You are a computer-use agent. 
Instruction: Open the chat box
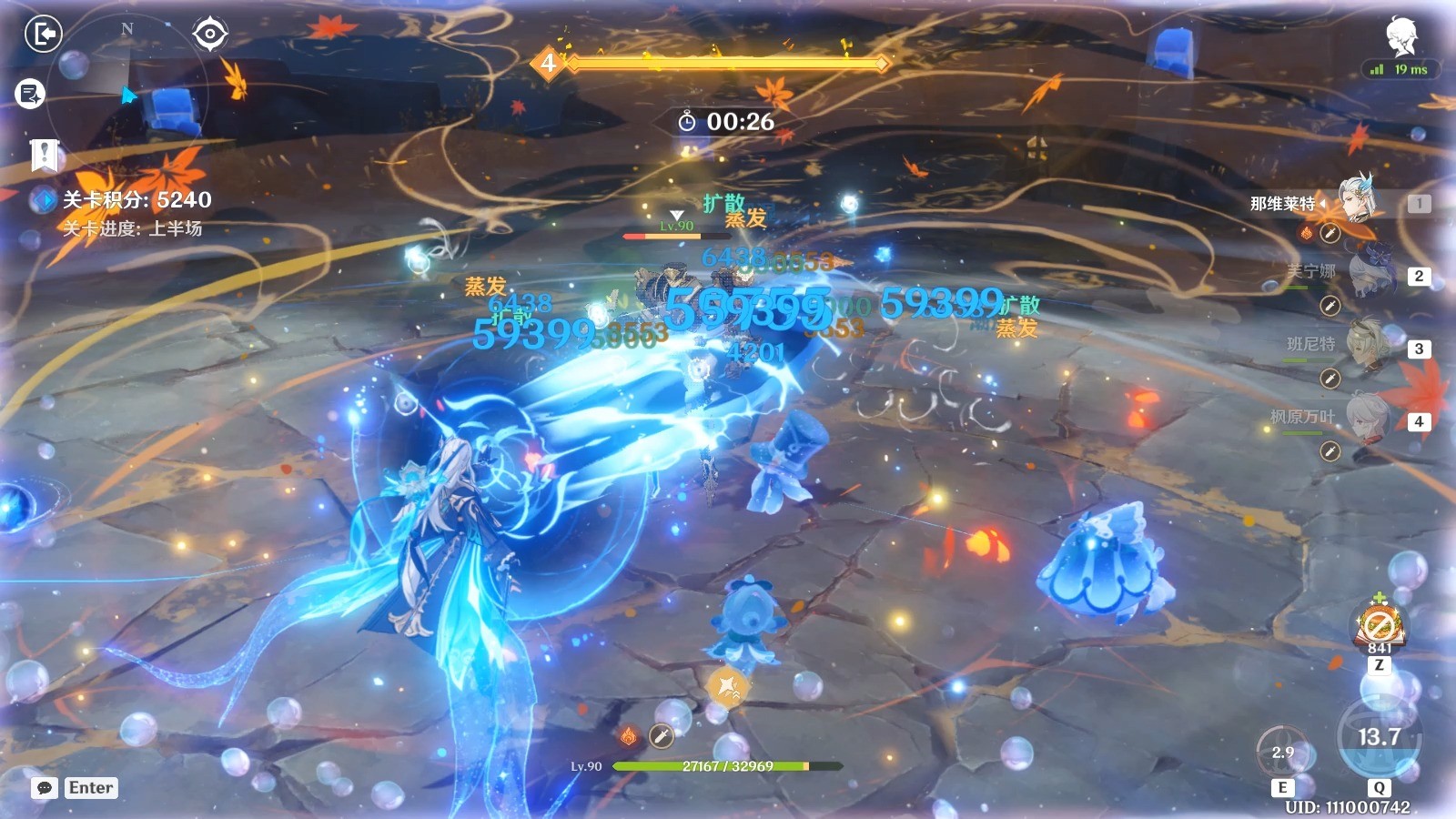(x=45, y=788)
